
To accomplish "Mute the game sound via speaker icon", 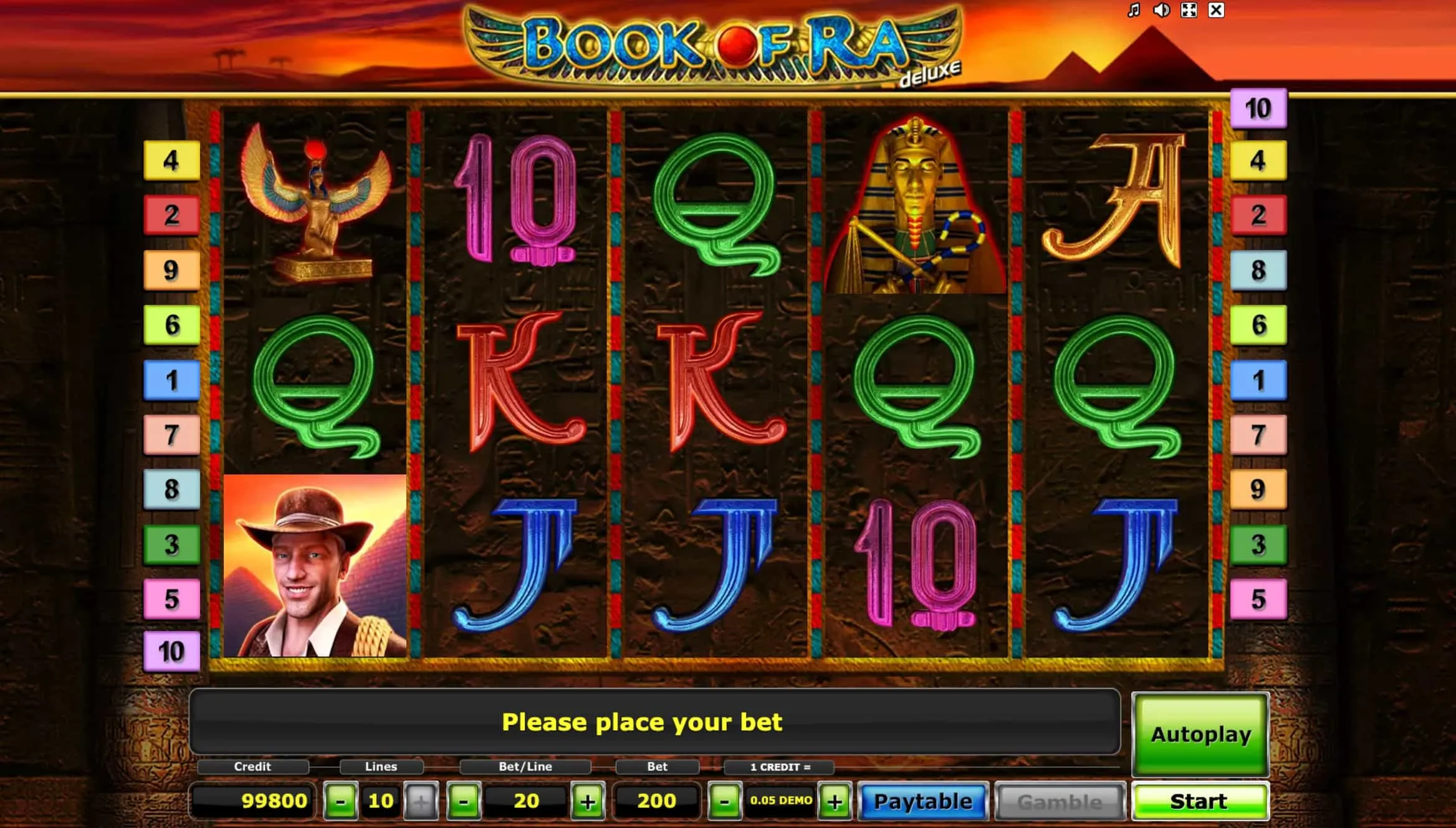I will click(x=1161, y=10).
